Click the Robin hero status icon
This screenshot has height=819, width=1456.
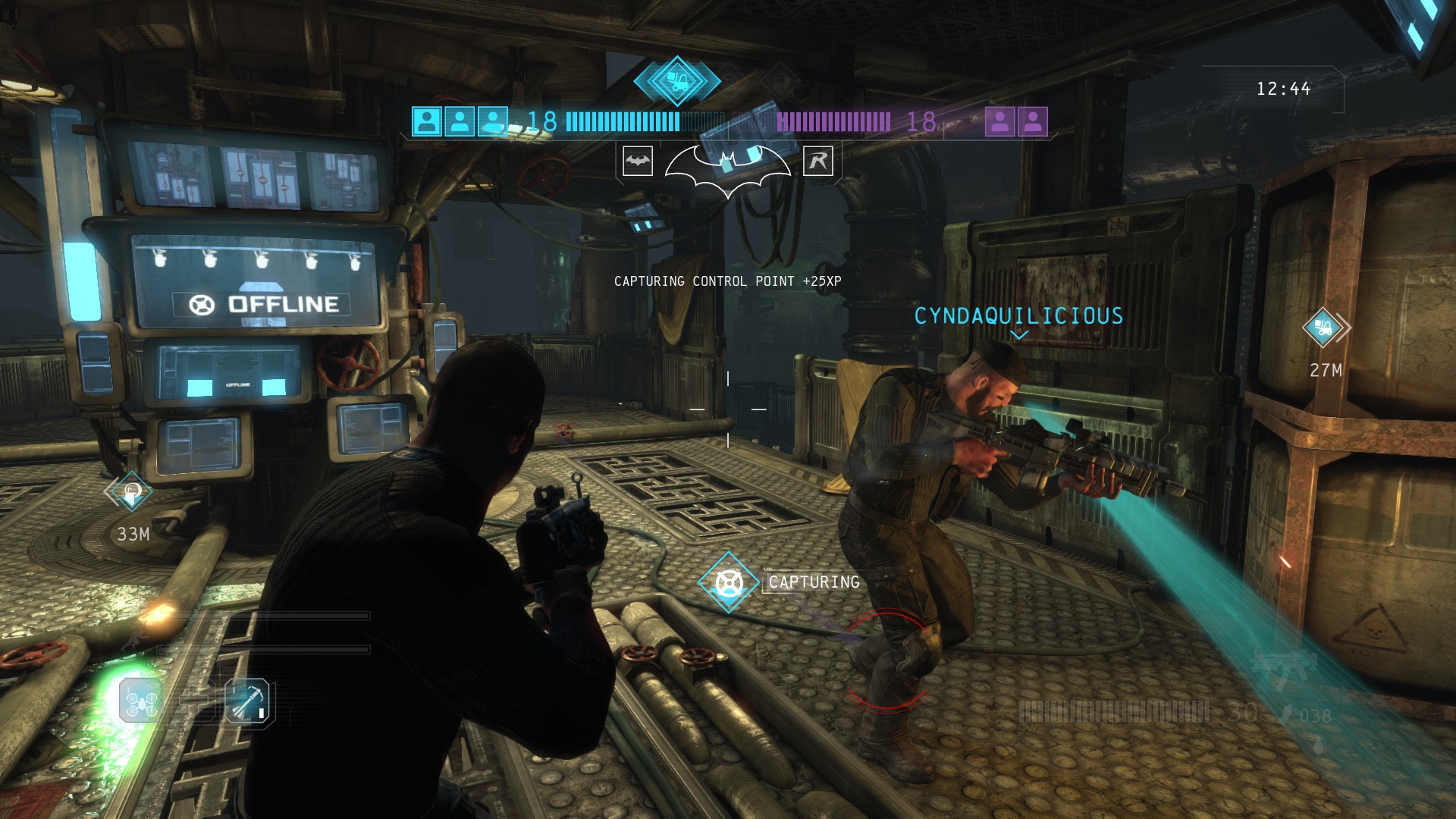817,161
